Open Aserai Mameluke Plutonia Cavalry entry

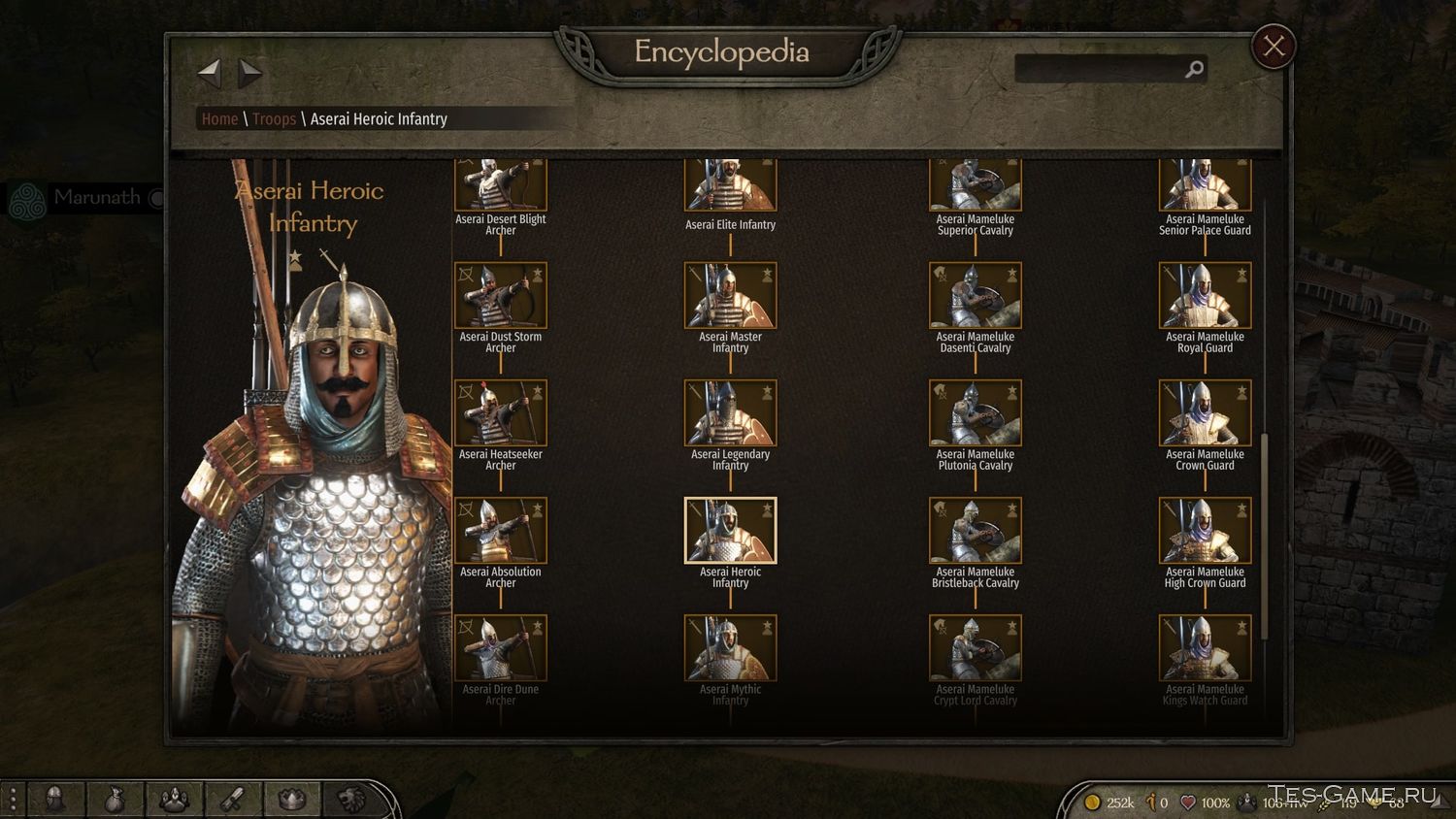pyautogui.click(x=975, y=413)
